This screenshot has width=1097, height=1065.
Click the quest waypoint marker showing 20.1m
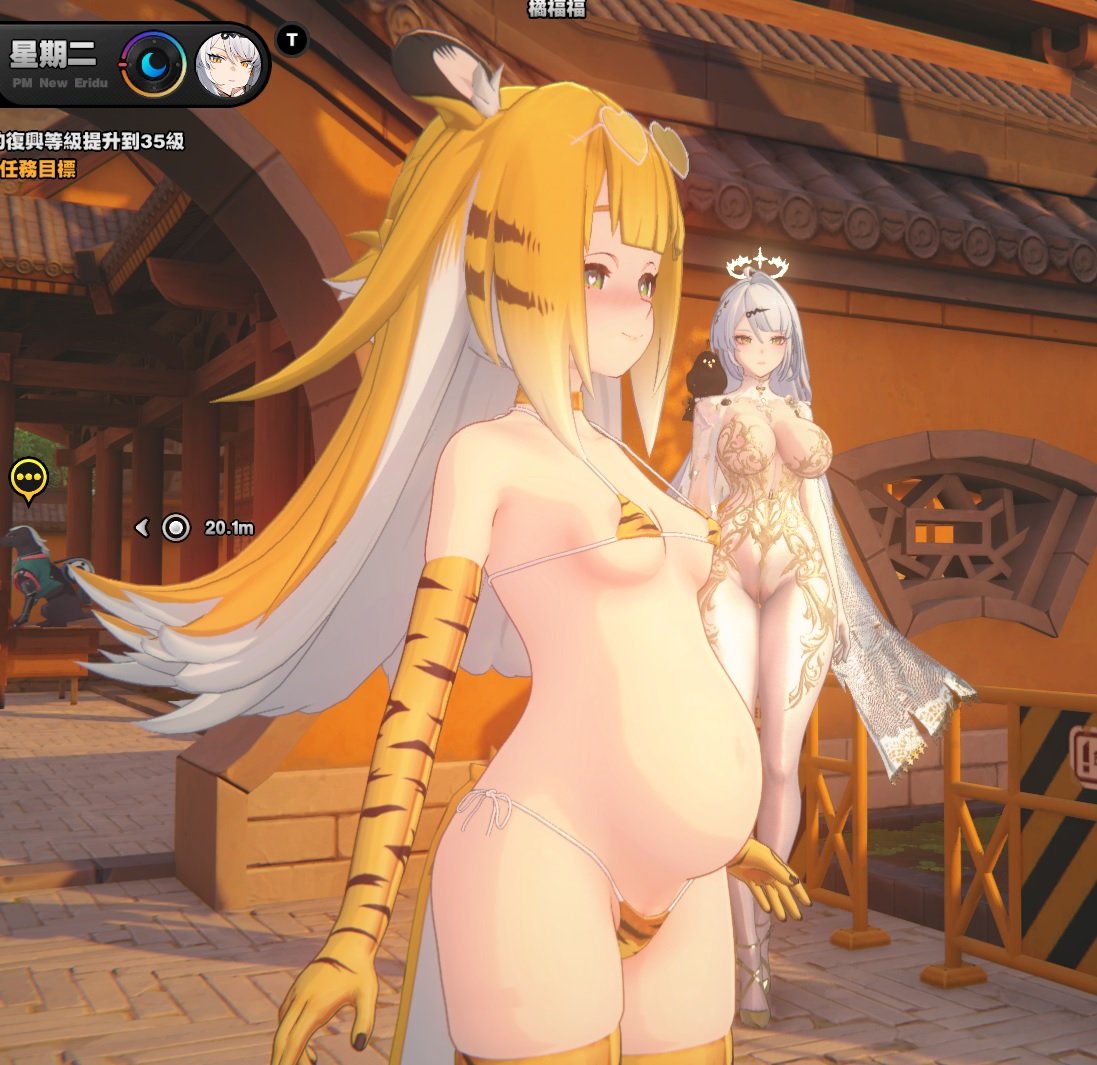(x=176, y=527)
